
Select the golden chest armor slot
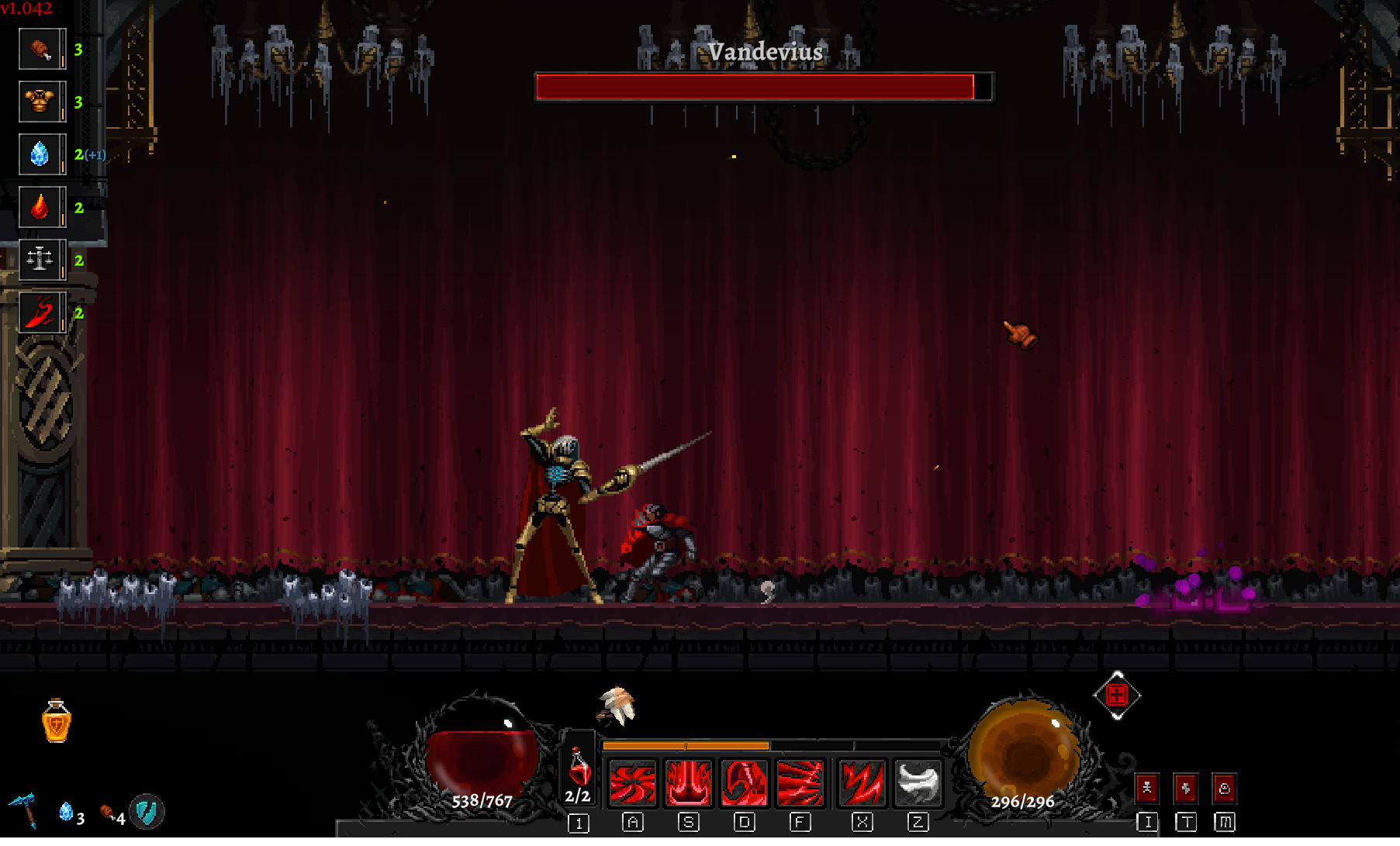pos(41,102)
